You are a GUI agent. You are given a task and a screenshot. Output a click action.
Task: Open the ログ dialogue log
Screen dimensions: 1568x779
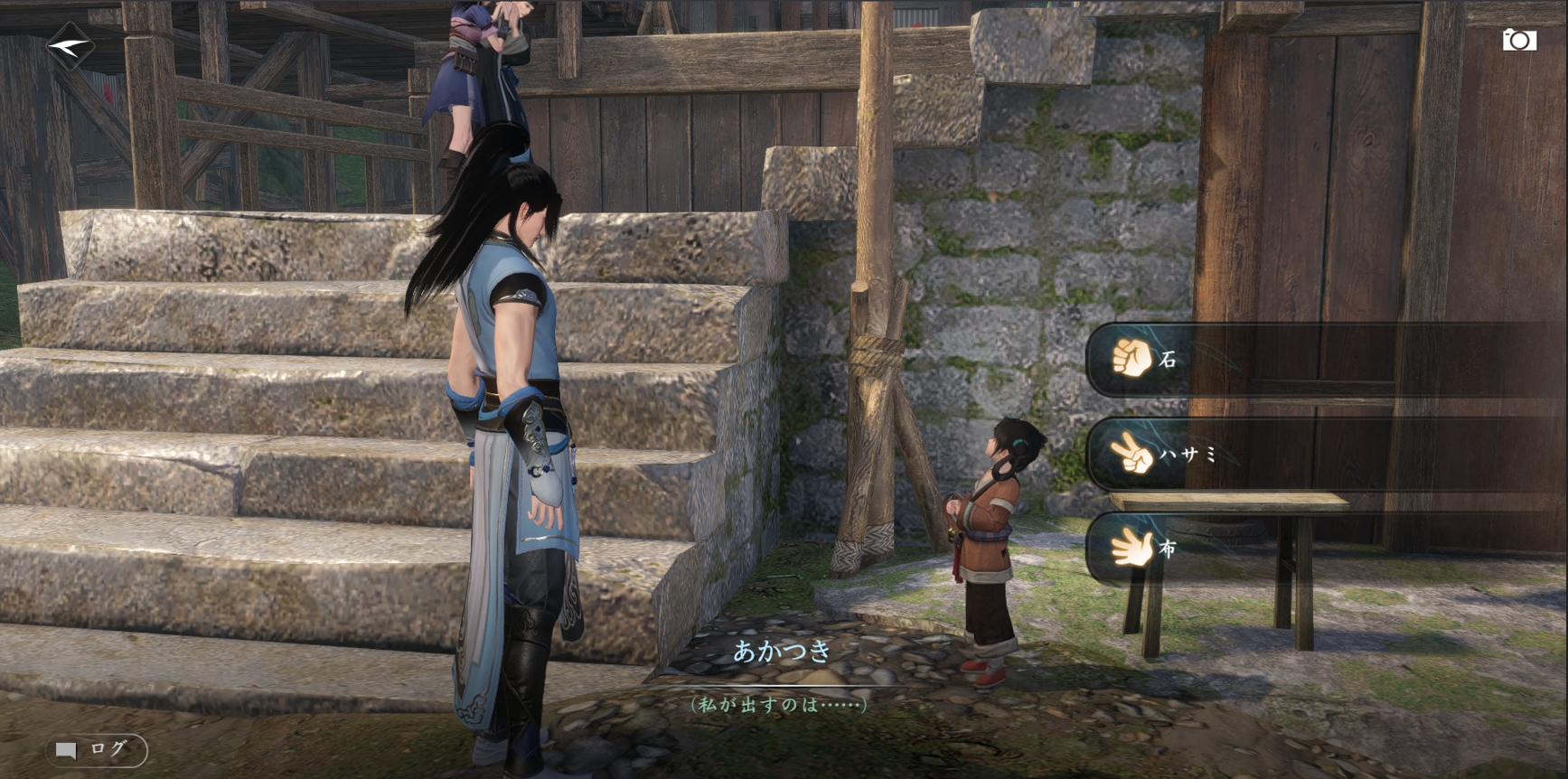click(x=96, y=750)
